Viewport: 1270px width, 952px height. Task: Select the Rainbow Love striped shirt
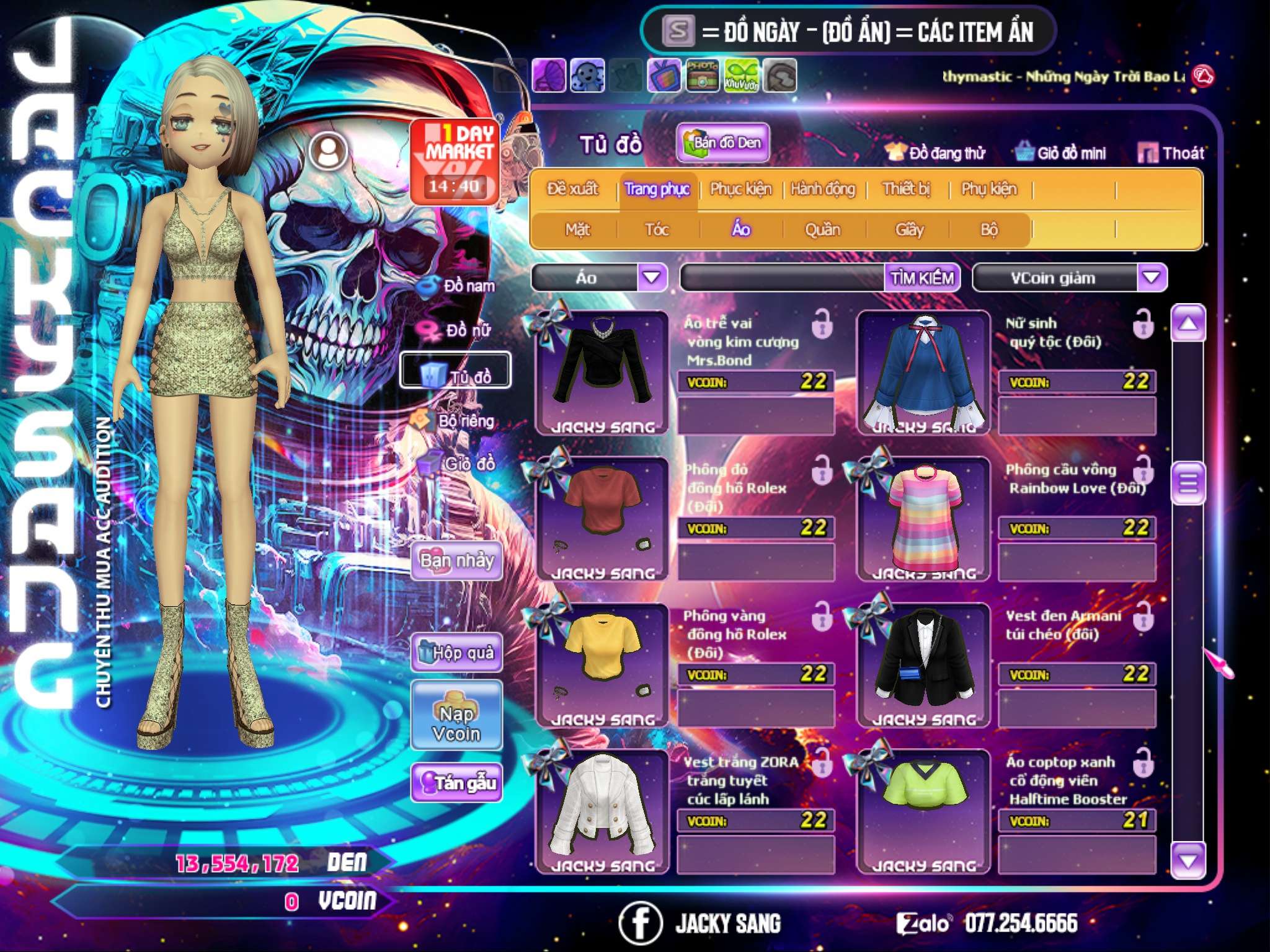(924, 518)
